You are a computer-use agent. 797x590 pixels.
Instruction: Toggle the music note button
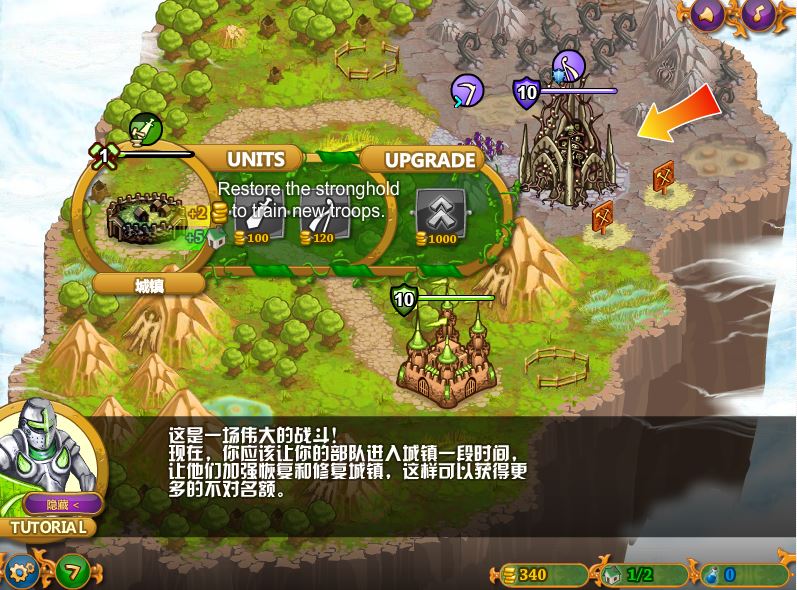tap(758, 14)
